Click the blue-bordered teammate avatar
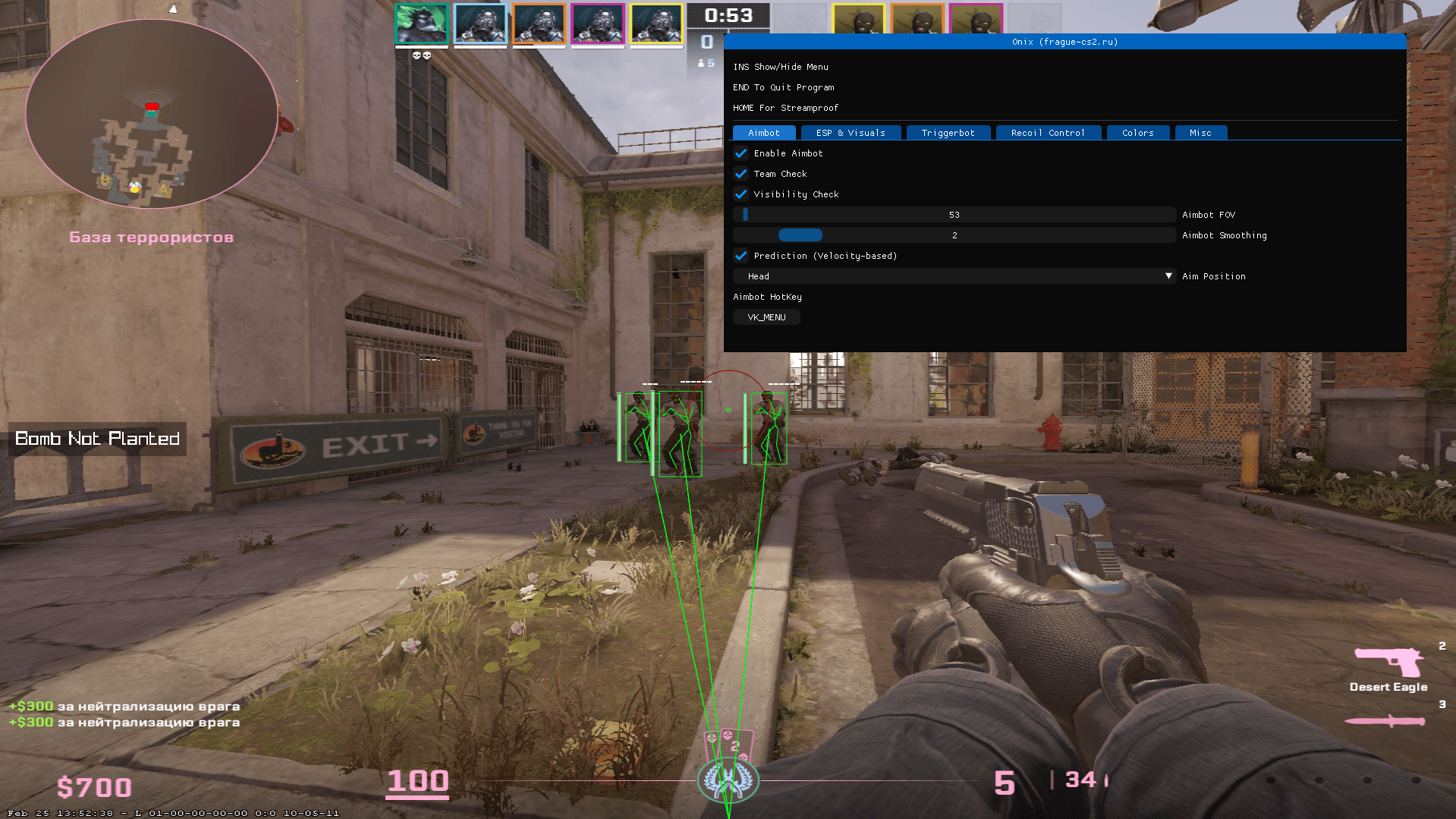This screenshot has height=819, width=1456. coord(480,23)
